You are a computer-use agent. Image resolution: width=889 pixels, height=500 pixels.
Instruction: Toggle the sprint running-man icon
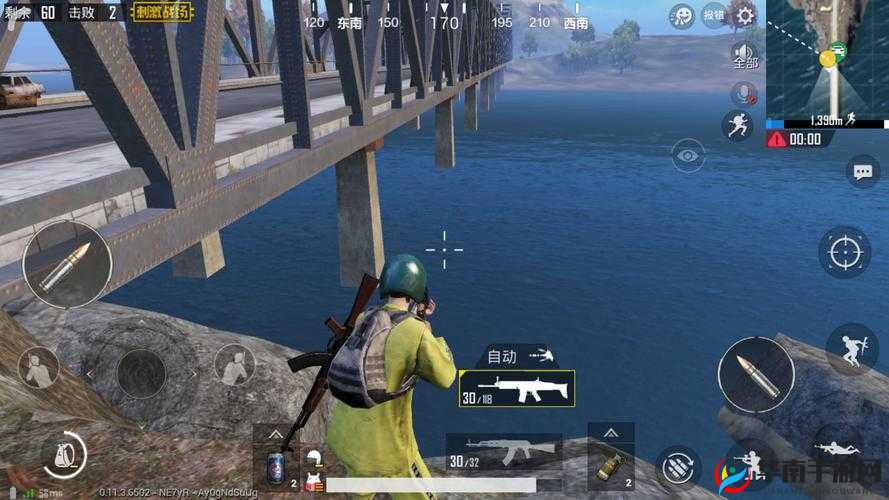(737, 126)
